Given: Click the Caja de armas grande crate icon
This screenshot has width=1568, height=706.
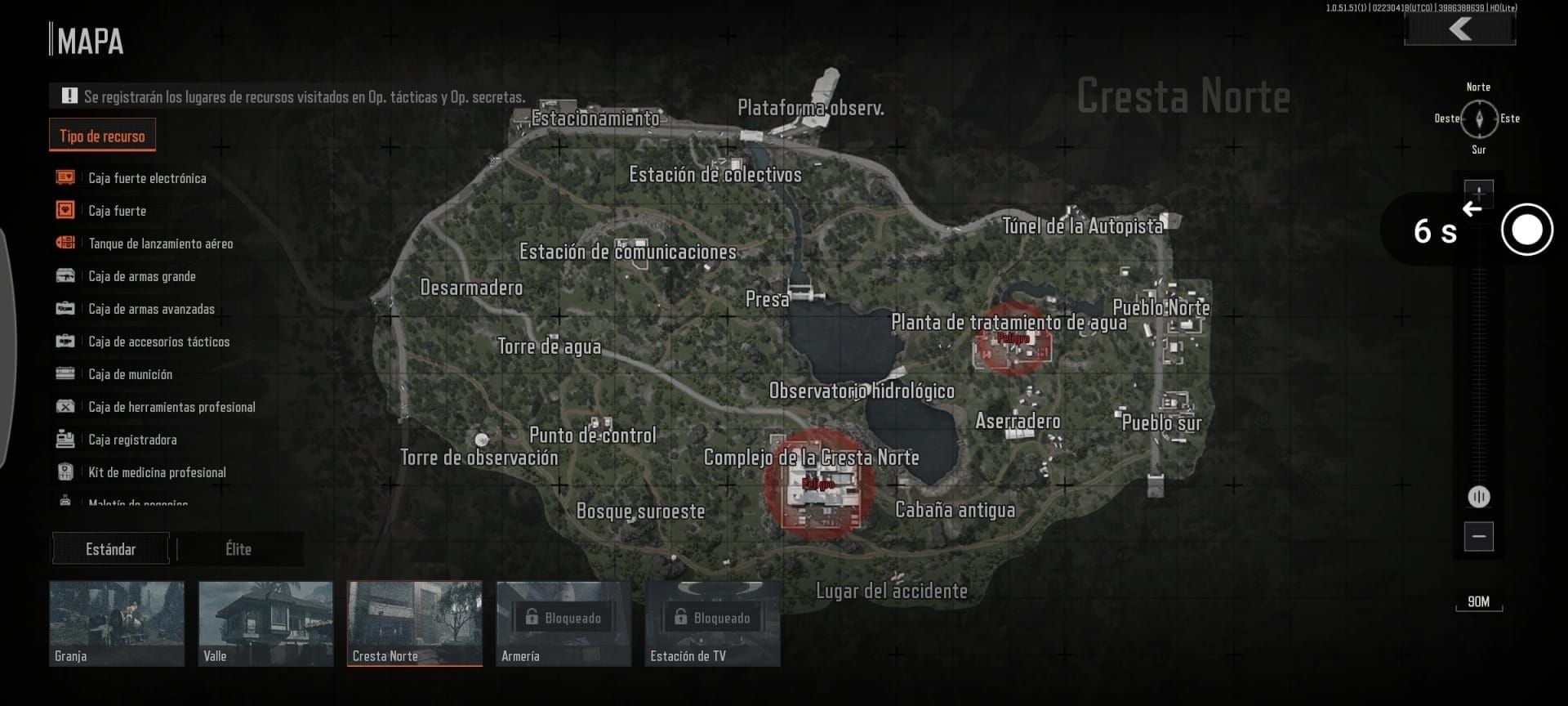Looking at the screenshot, I should [63, 276].
